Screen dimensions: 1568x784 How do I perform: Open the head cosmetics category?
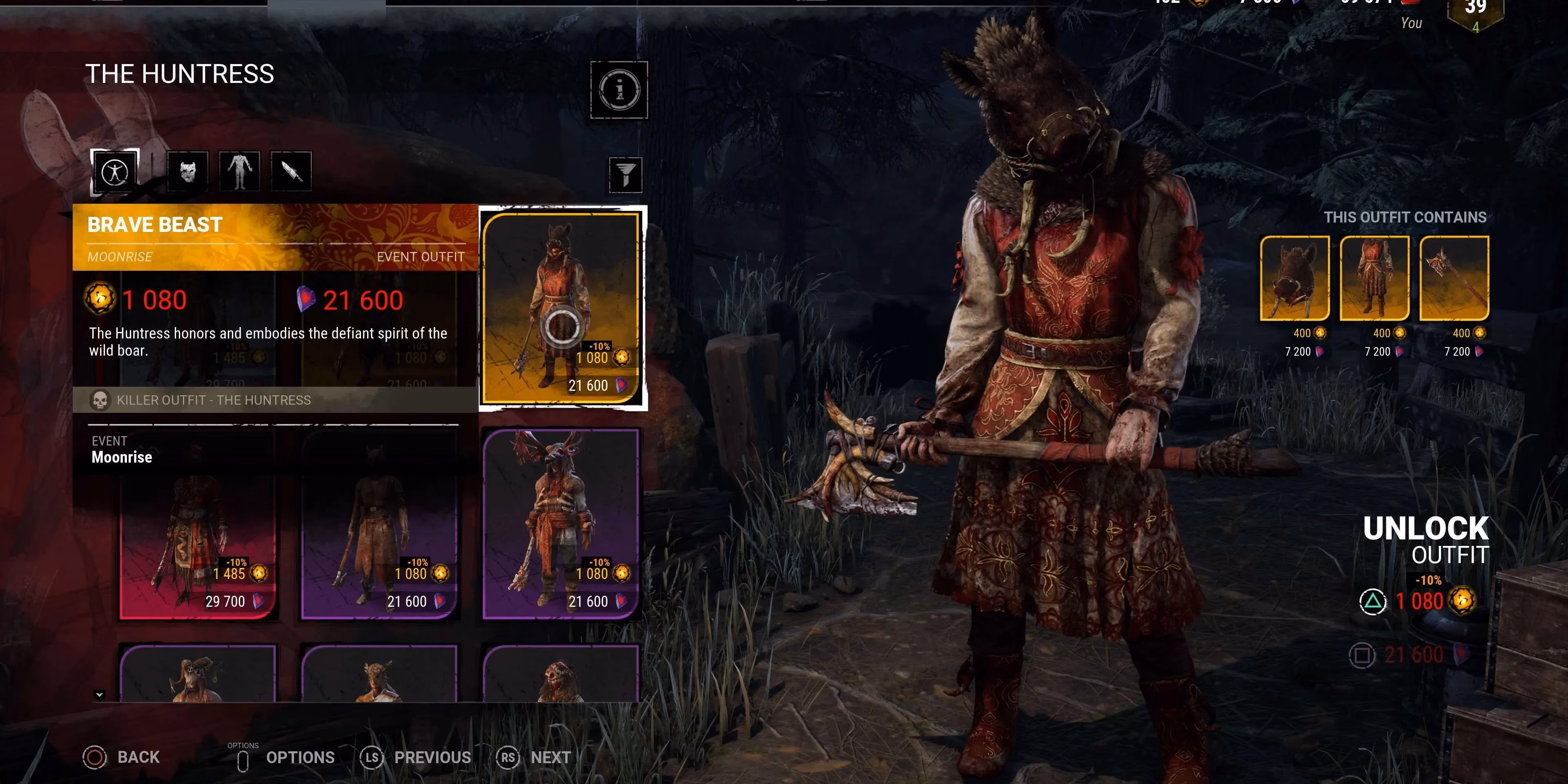187,171
